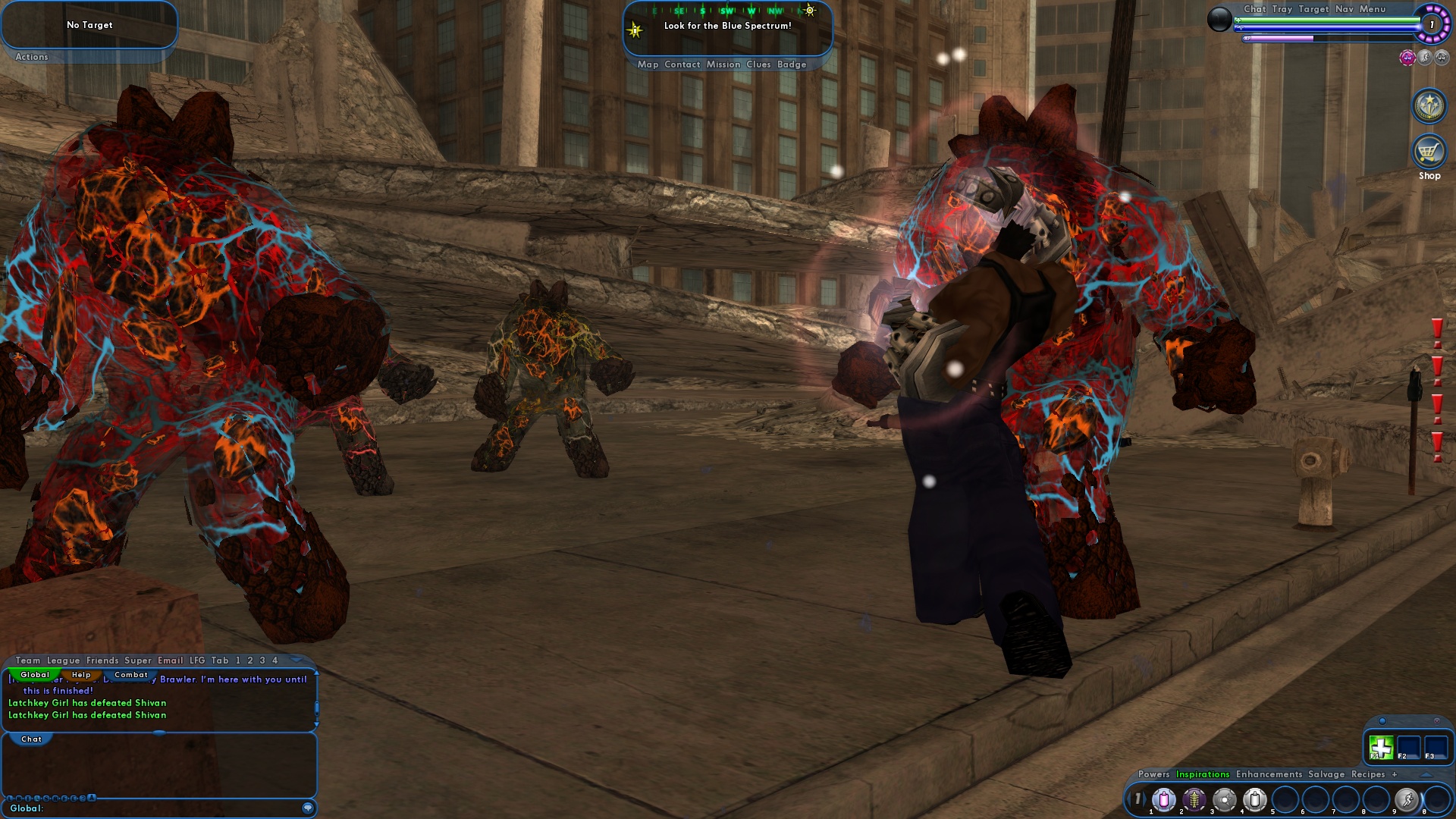Image resolution: width=1456 pixels, height=819 pixels.
Task: Open the Clues window
Action: coord(758,64)
